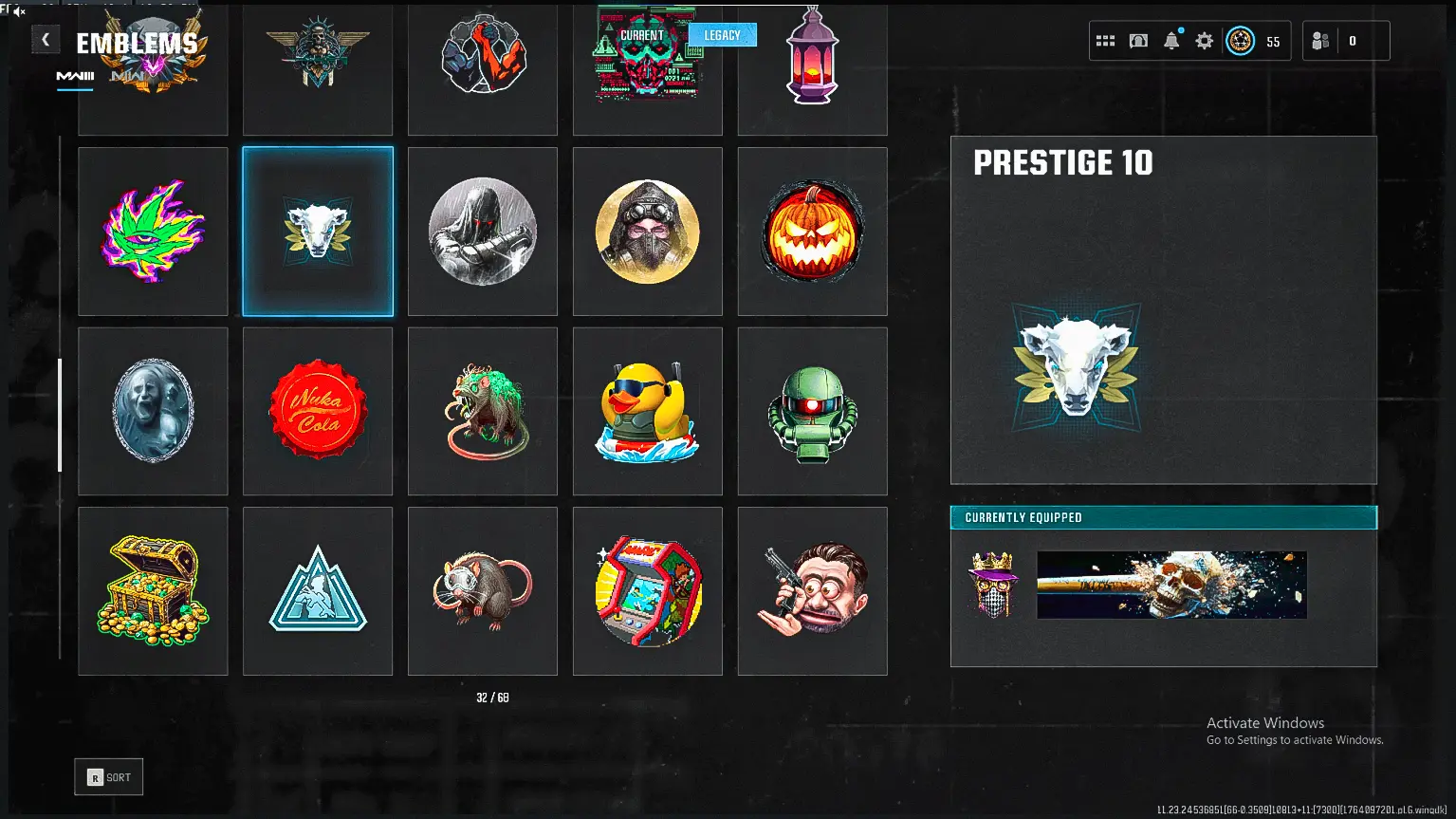Click the back arrow next to EMBLEMS
1456x819 pixels.
45,39
